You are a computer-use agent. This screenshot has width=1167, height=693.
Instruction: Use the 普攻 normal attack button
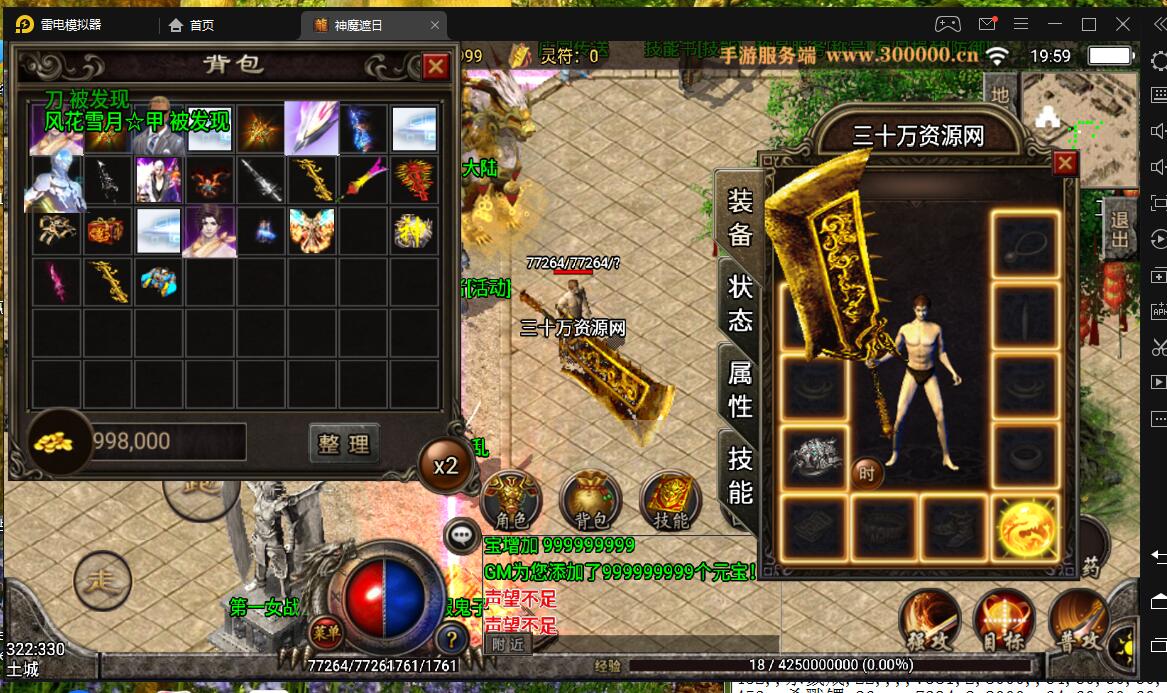(1079, 618)
